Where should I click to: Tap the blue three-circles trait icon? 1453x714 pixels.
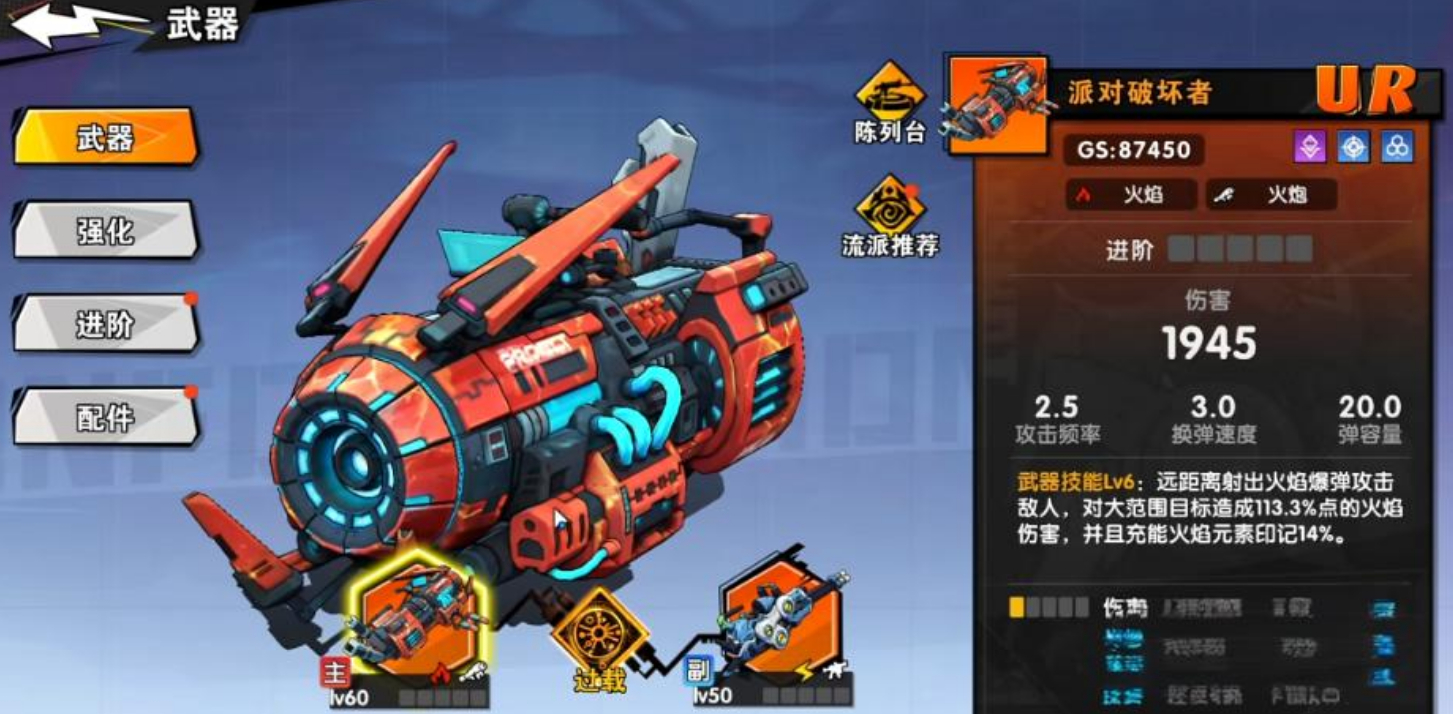pos(1397,147)
